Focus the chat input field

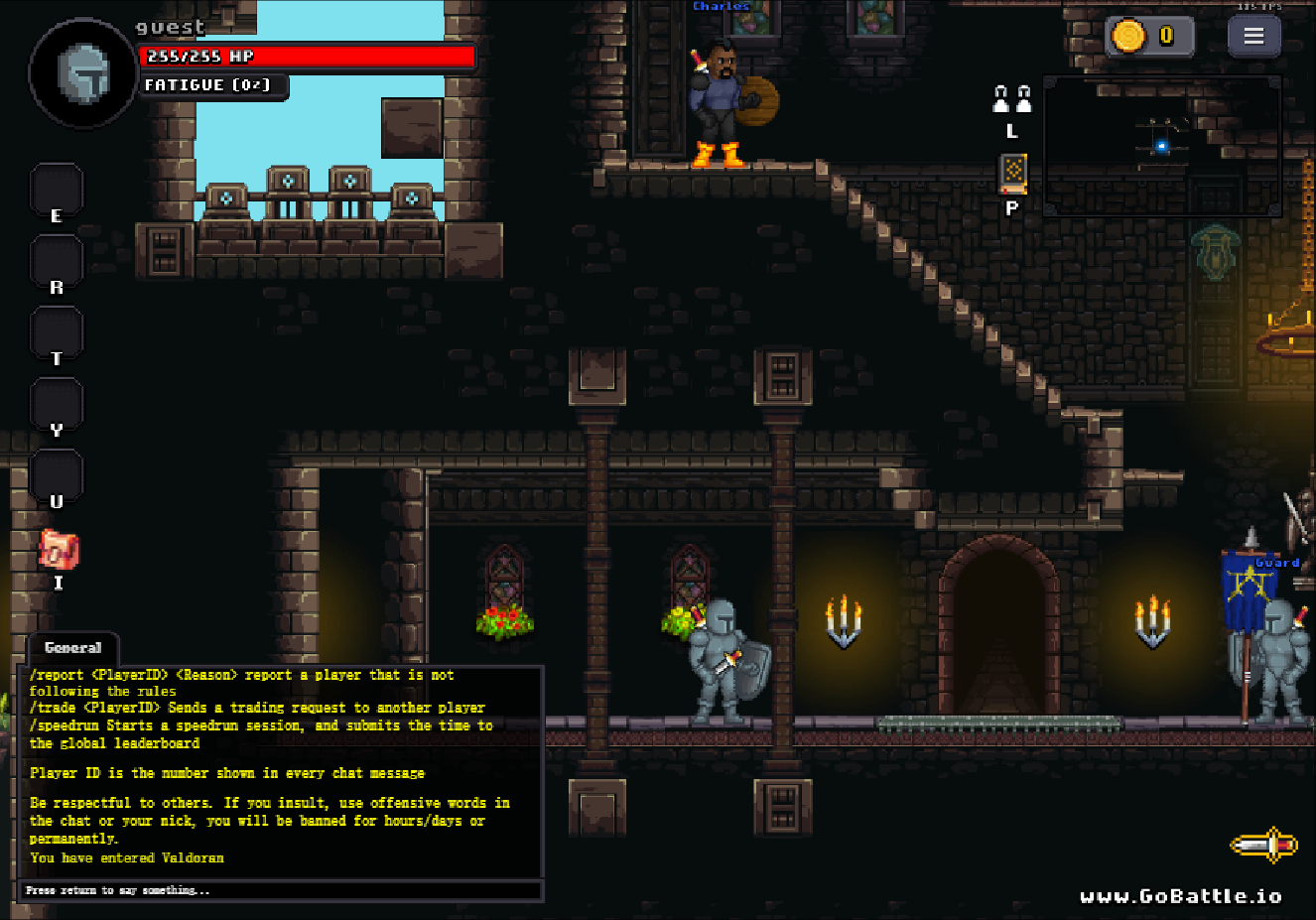coord(281,890)
